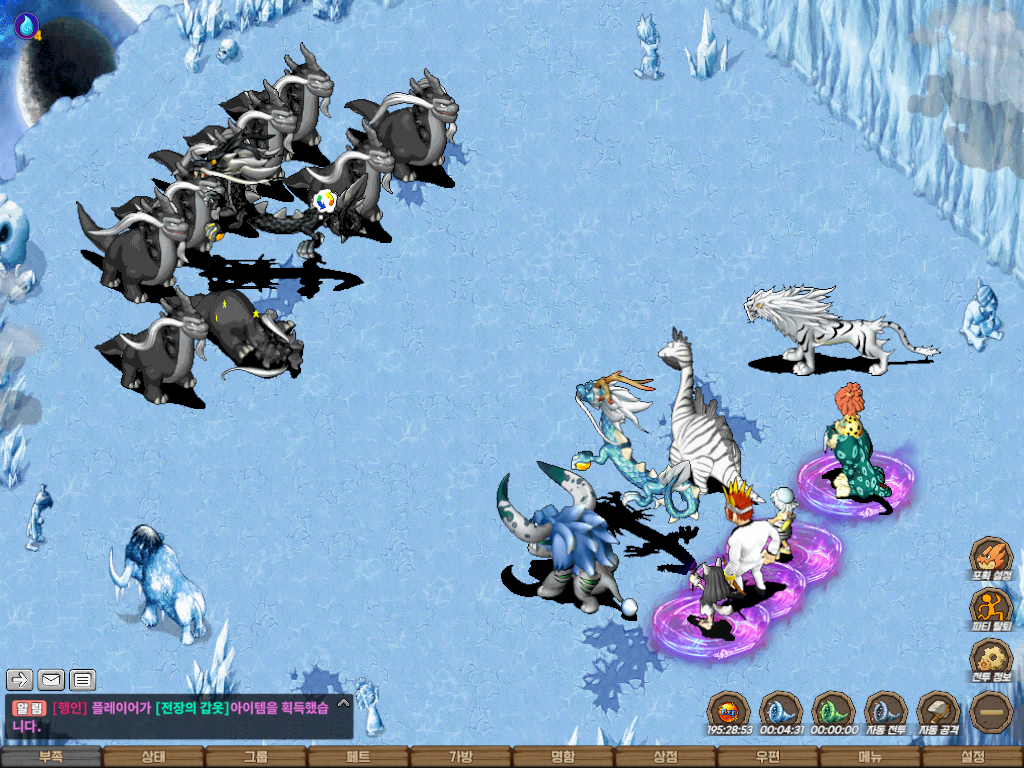1024x768 pixels.
Task: Click the 명함 (Name card) button
Action: [x=563, y=758]
